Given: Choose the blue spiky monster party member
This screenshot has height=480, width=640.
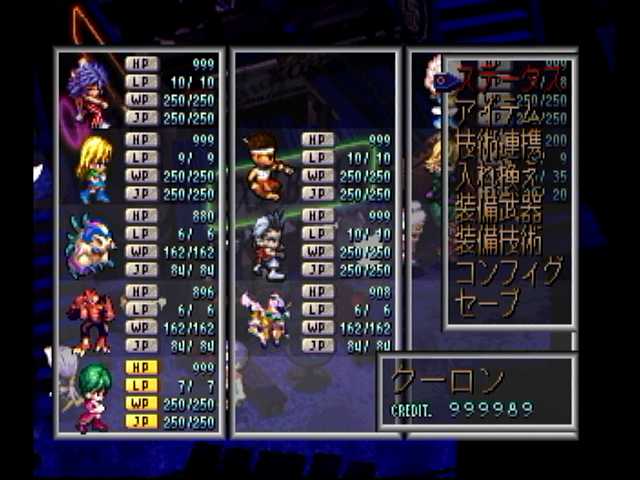Looking at the screenshot, I should [90, 246].
